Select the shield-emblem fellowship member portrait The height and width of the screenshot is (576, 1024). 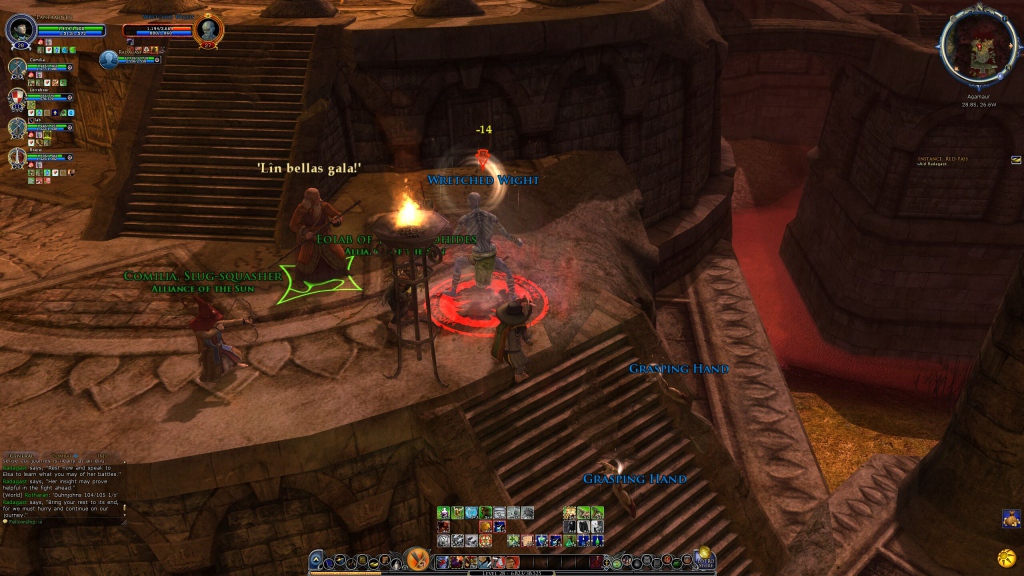[17, 98]
